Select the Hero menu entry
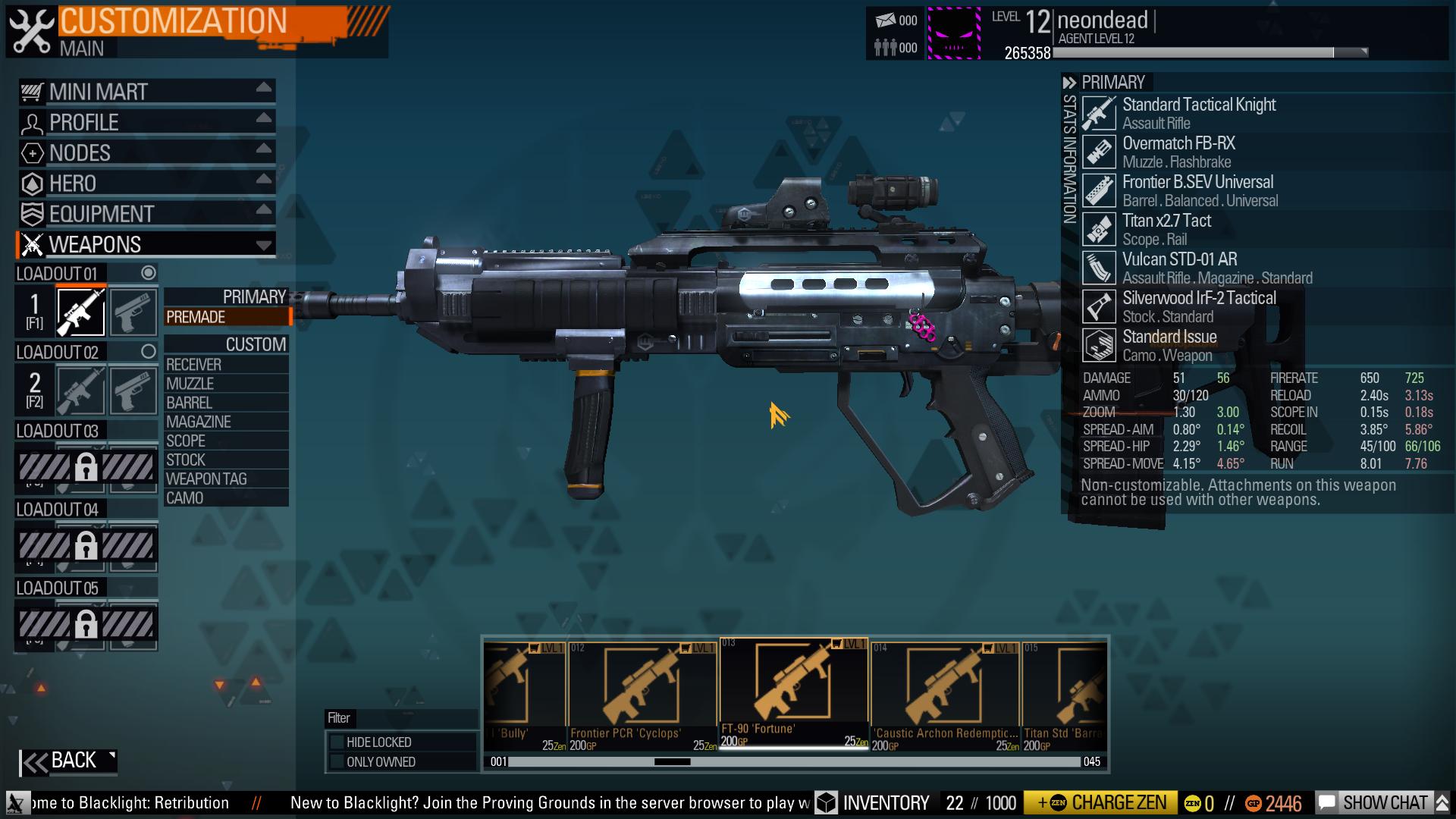 tap(146, 184)
